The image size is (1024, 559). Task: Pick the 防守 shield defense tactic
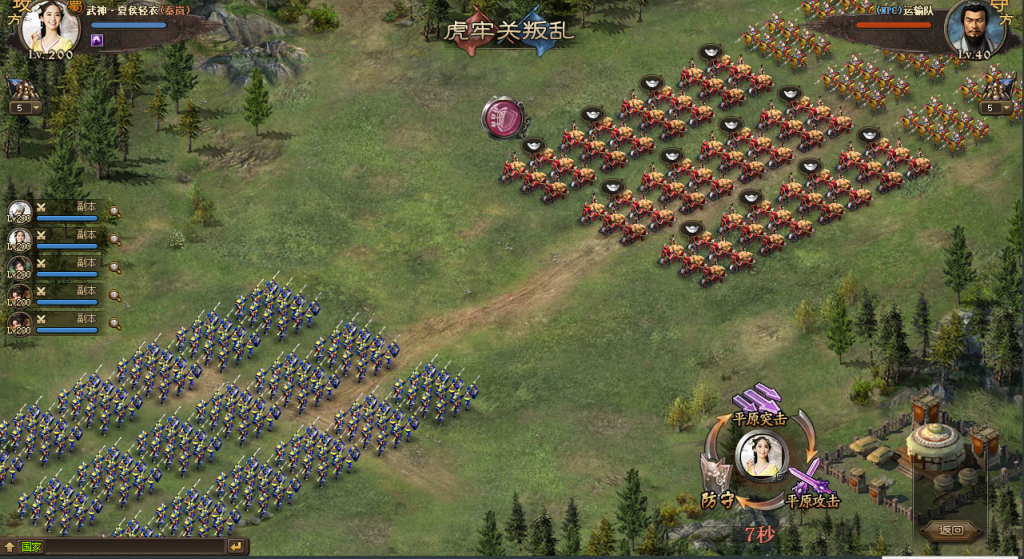click(718, 476)
